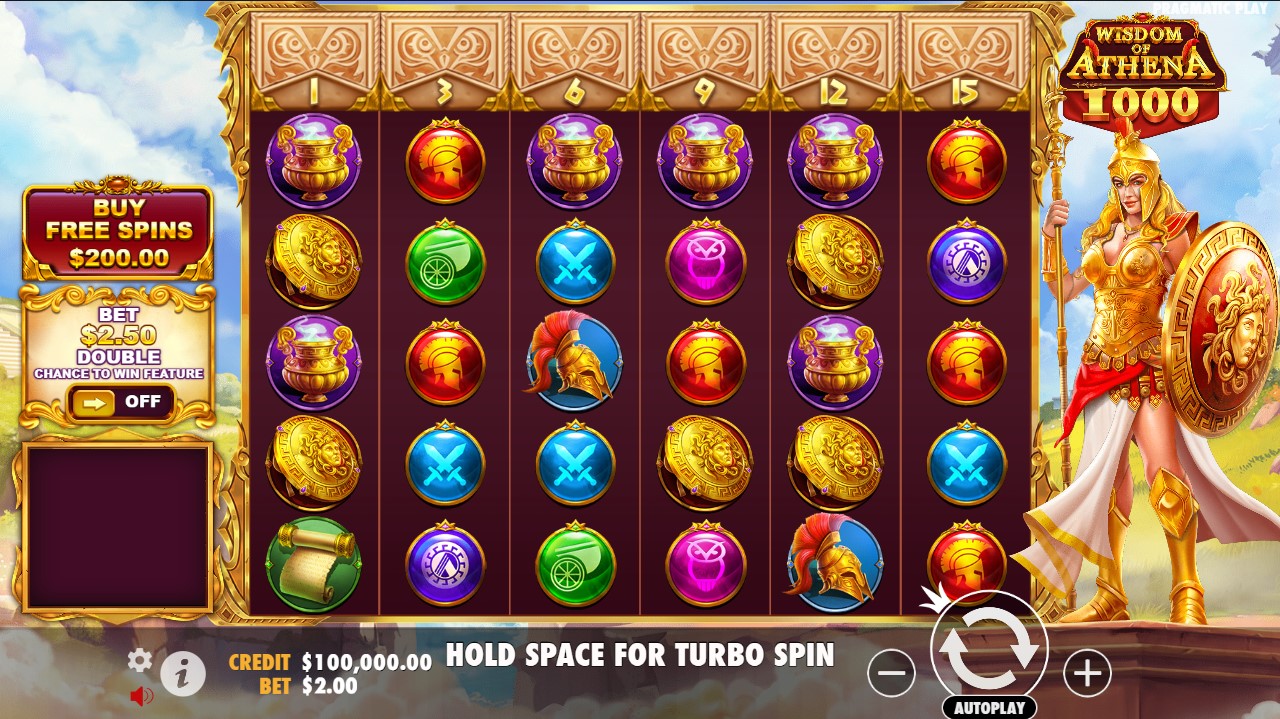Increase the bet with the plus button

tap(1087, 674)
